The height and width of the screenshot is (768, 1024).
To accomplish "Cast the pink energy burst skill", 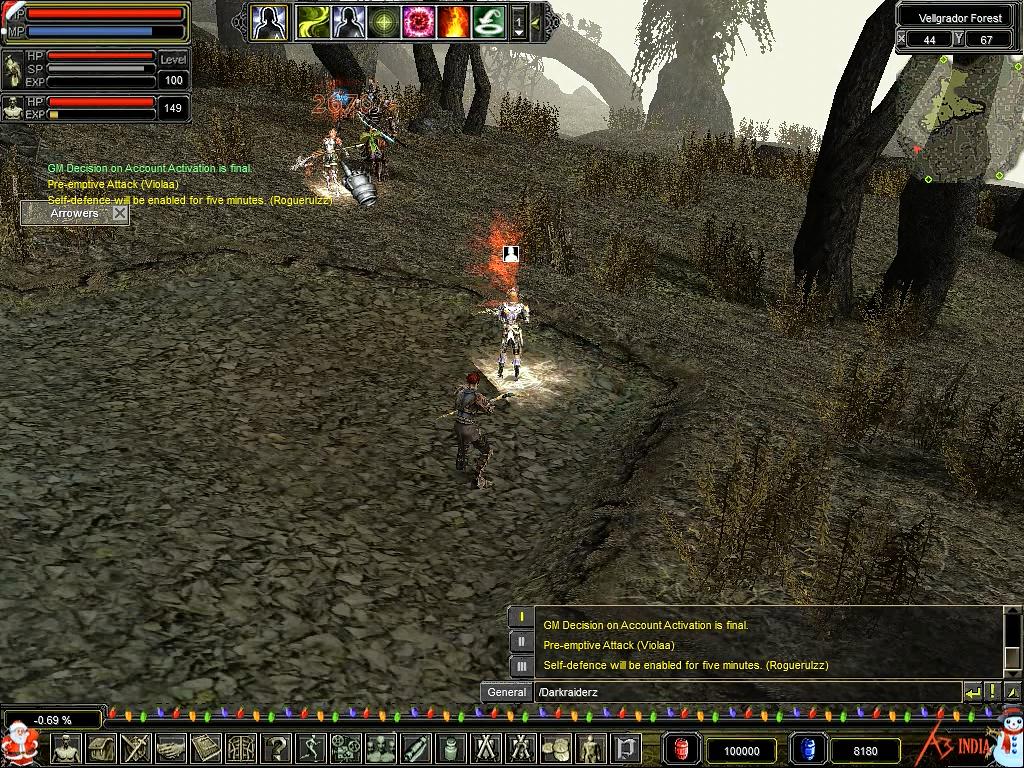I will click(x=418, y=22).
